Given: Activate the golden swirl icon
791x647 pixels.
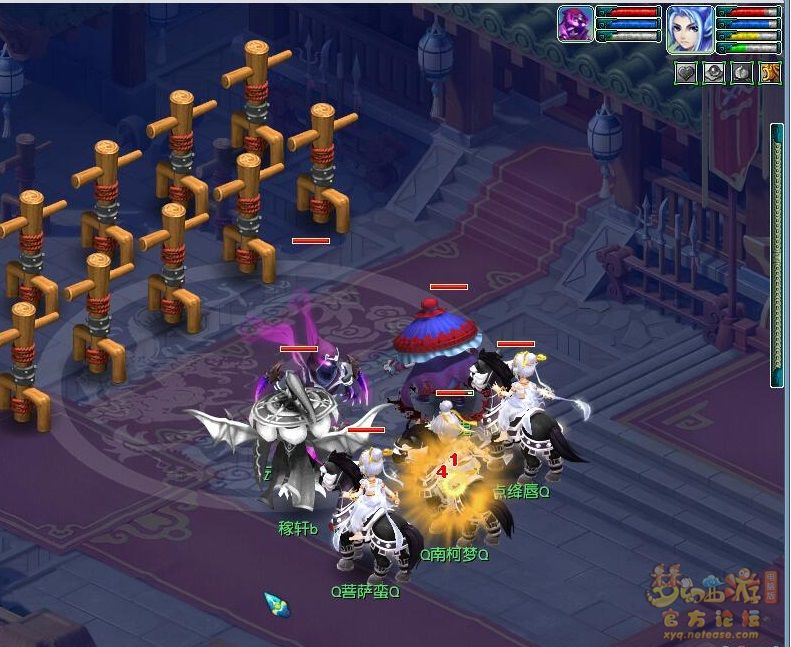Looking at the screenshot, I should tap(770, 73).
